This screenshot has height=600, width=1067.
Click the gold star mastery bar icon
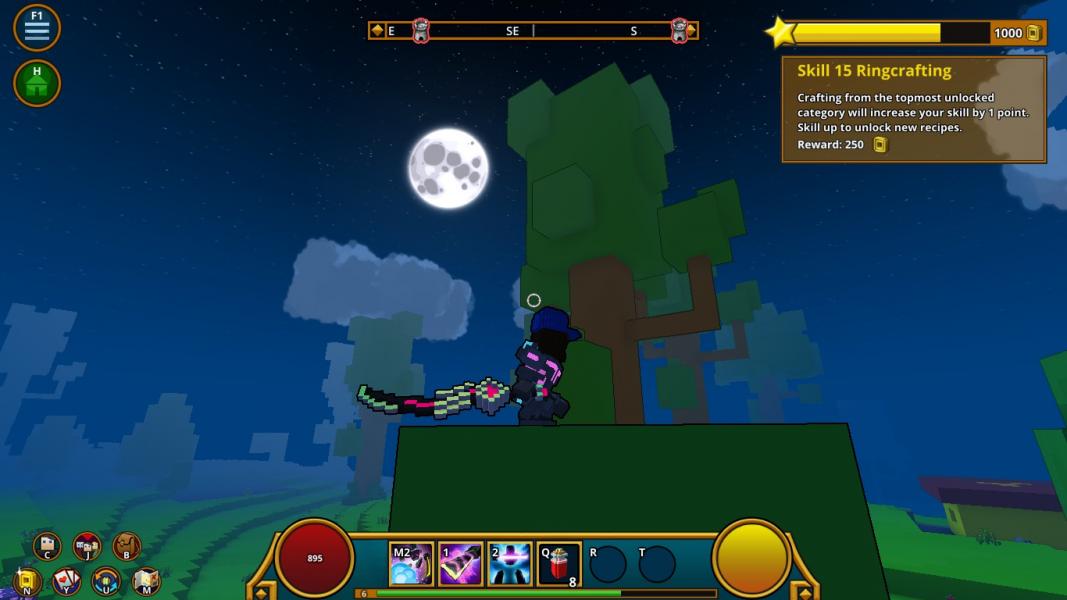click(x=780, y=33)
